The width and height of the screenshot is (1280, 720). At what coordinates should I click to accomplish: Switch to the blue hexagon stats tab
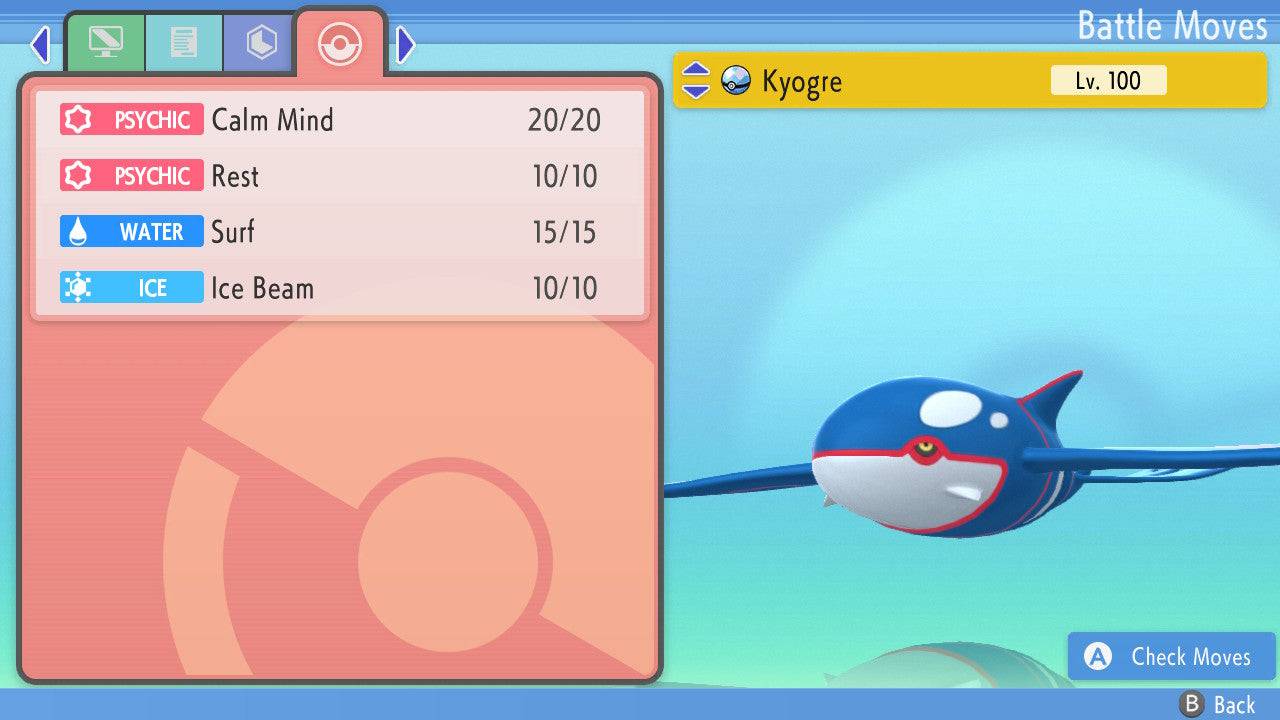[261, 43]
